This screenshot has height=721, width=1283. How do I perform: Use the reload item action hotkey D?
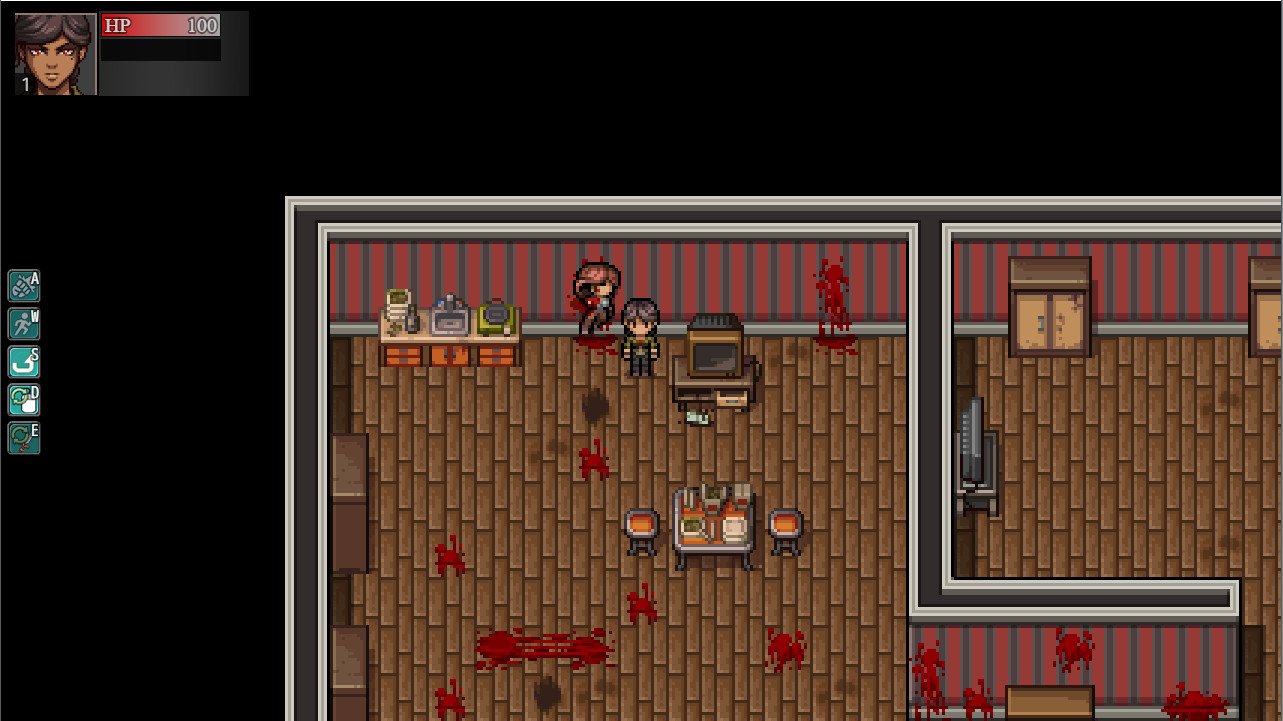click(x=24, y=401)
